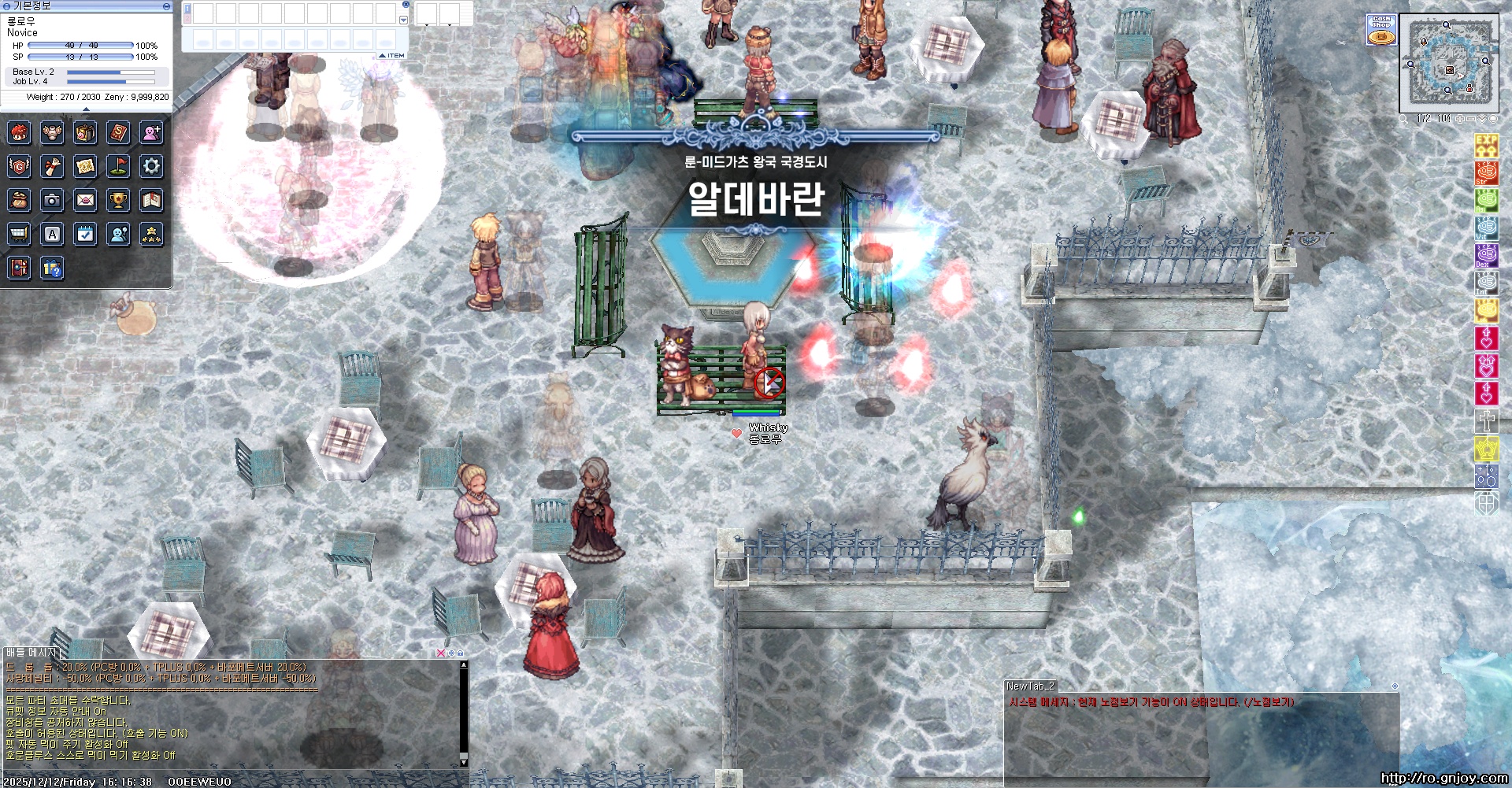Zoom in the minimap with plus button
1512x788 pixels.
click(1461, 119)
